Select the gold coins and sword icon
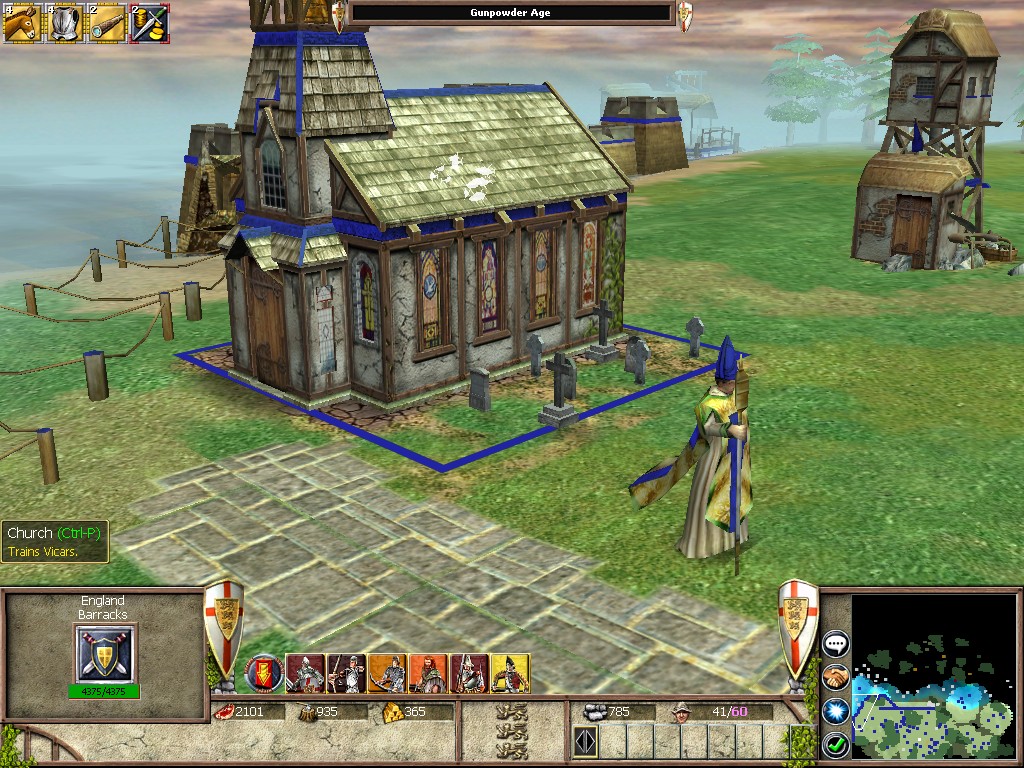This screenshot has height=768, width=1024. (x=149, y=22)
